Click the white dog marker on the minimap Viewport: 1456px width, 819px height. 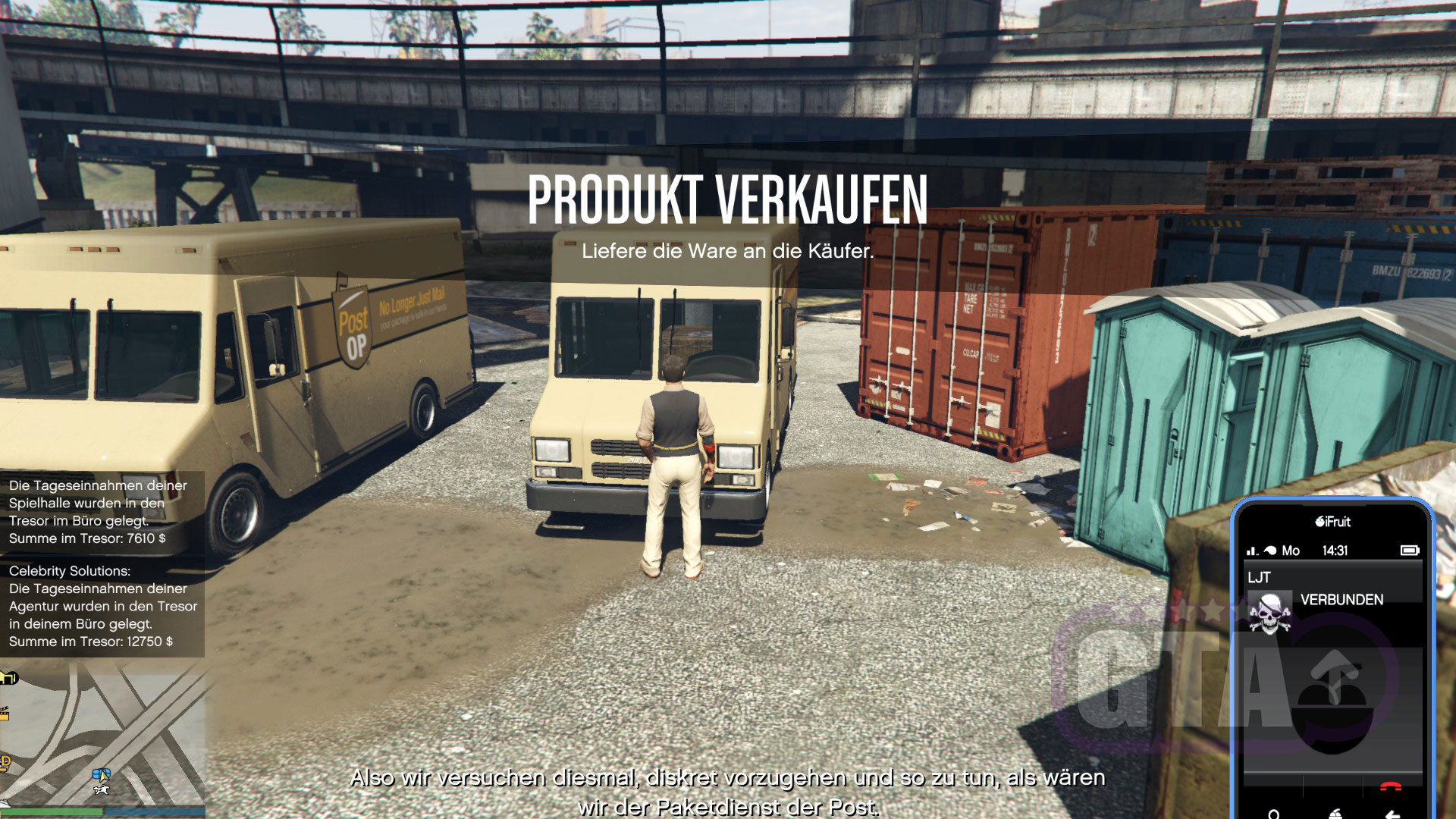(x=101, y=790)
